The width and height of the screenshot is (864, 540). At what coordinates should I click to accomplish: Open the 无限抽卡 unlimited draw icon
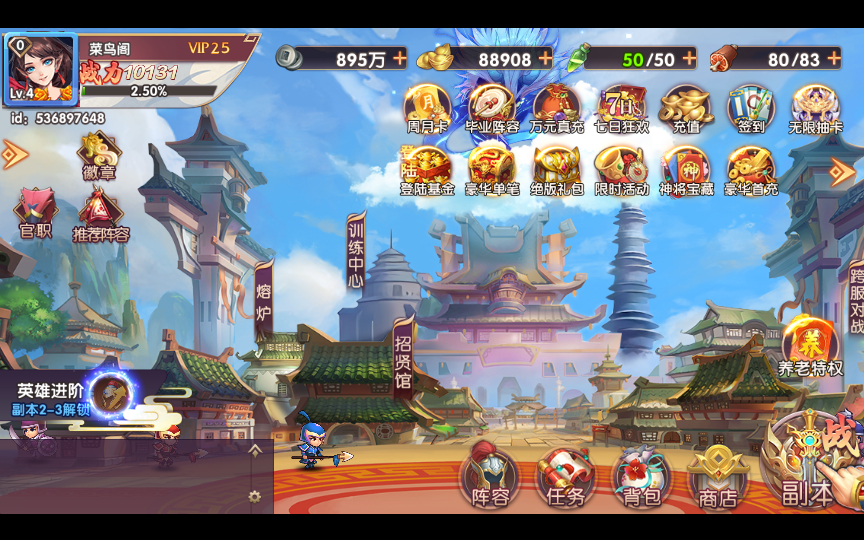coord(816,108)
